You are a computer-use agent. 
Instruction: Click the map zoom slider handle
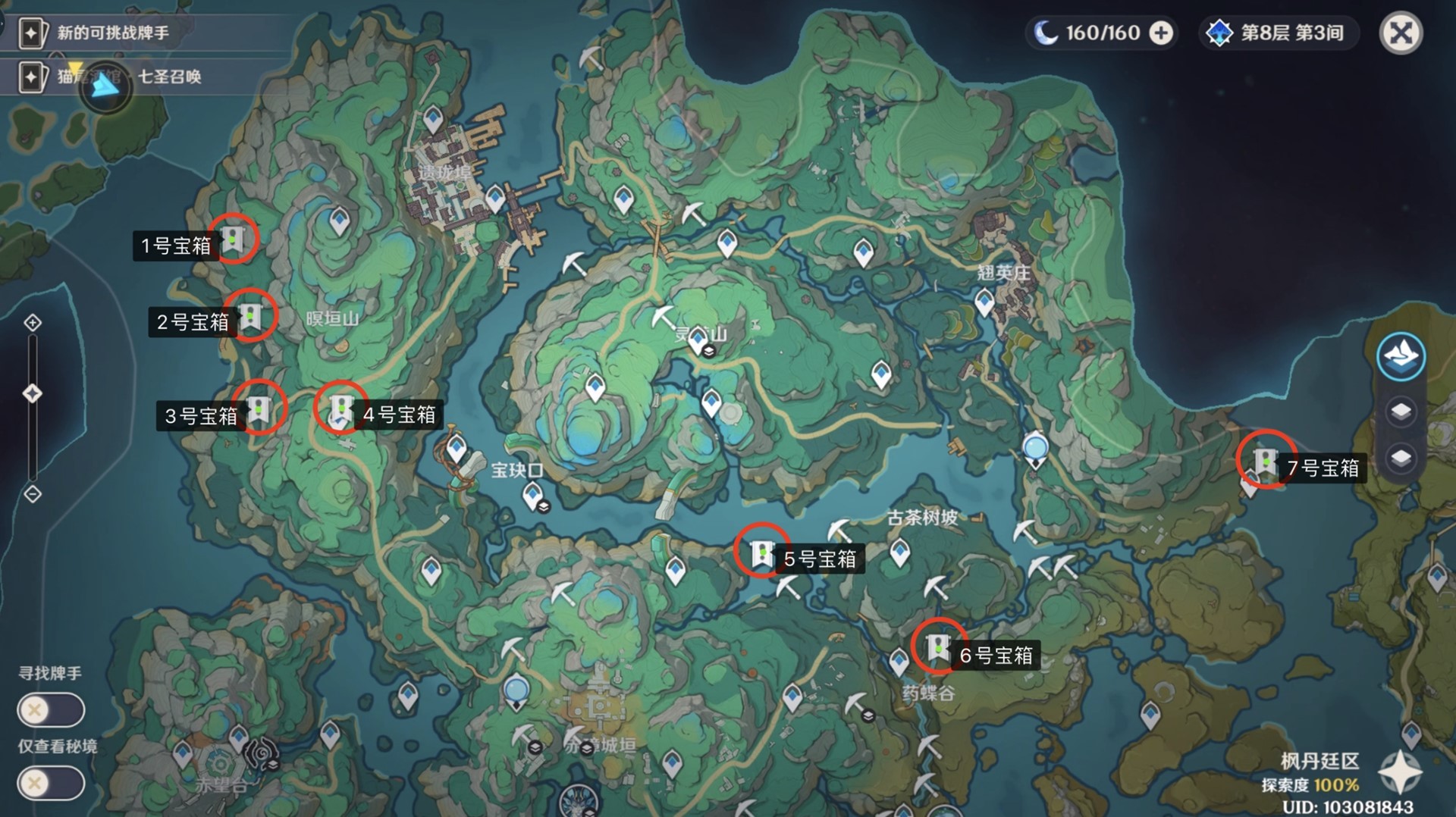coord(33,393)
